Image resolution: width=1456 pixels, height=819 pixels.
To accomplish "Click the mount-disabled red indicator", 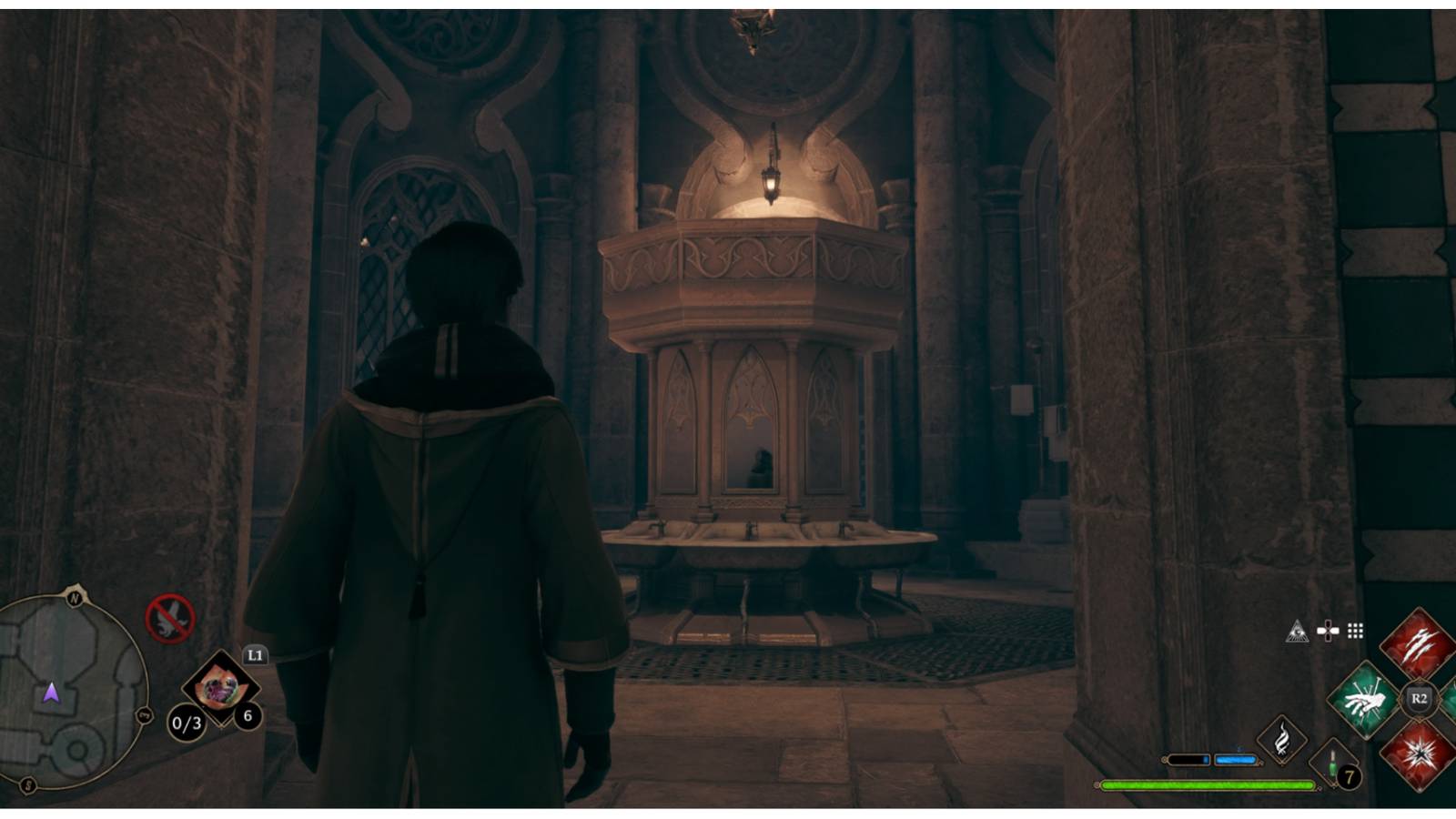I will click(170, 620).
